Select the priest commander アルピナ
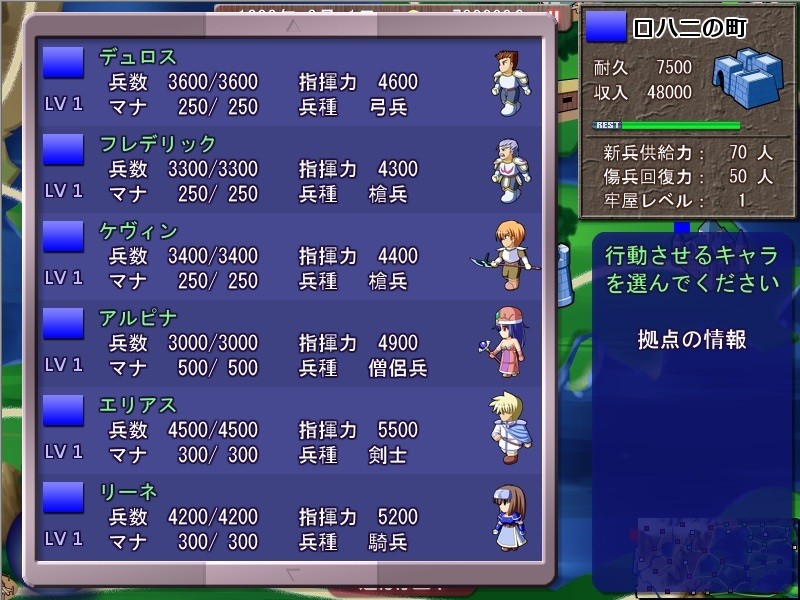This screenshot has height=600, width=800. coord(290,343)
